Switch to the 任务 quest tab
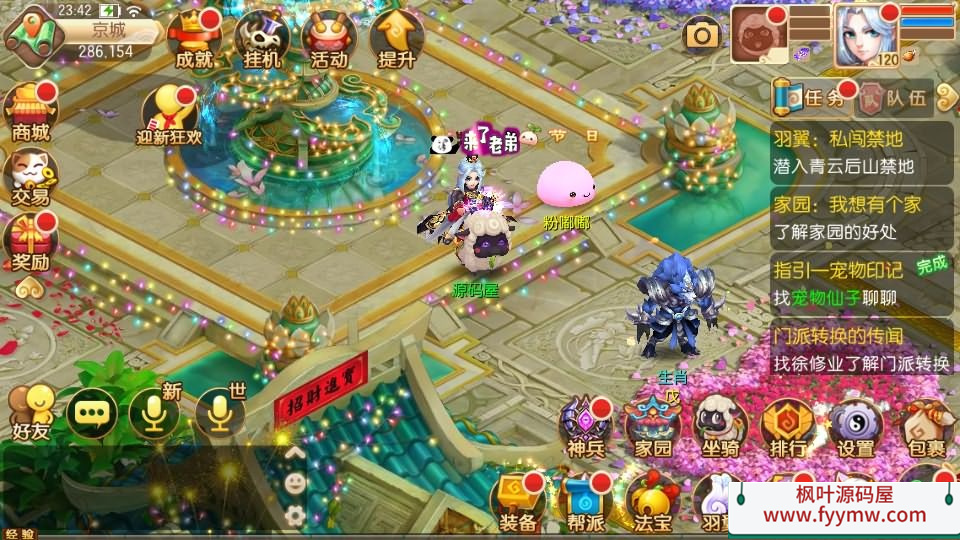The width and height of the screenshot is (960, 540). click(811, 98)
